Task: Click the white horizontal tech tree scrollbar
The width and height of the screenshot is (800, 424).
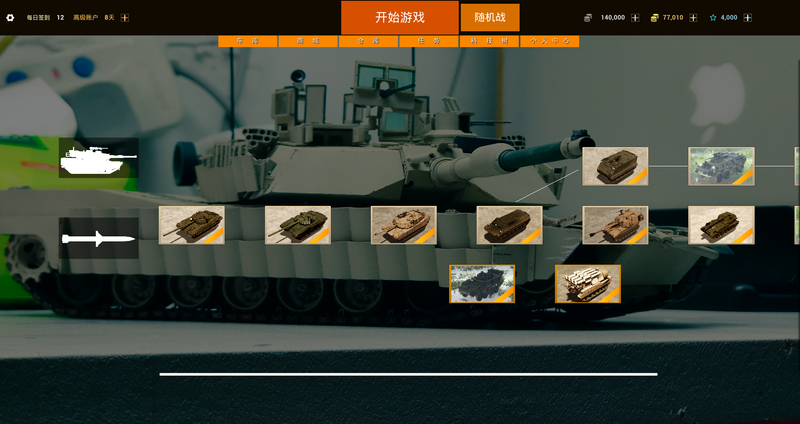Action: [x=408, y=374]
